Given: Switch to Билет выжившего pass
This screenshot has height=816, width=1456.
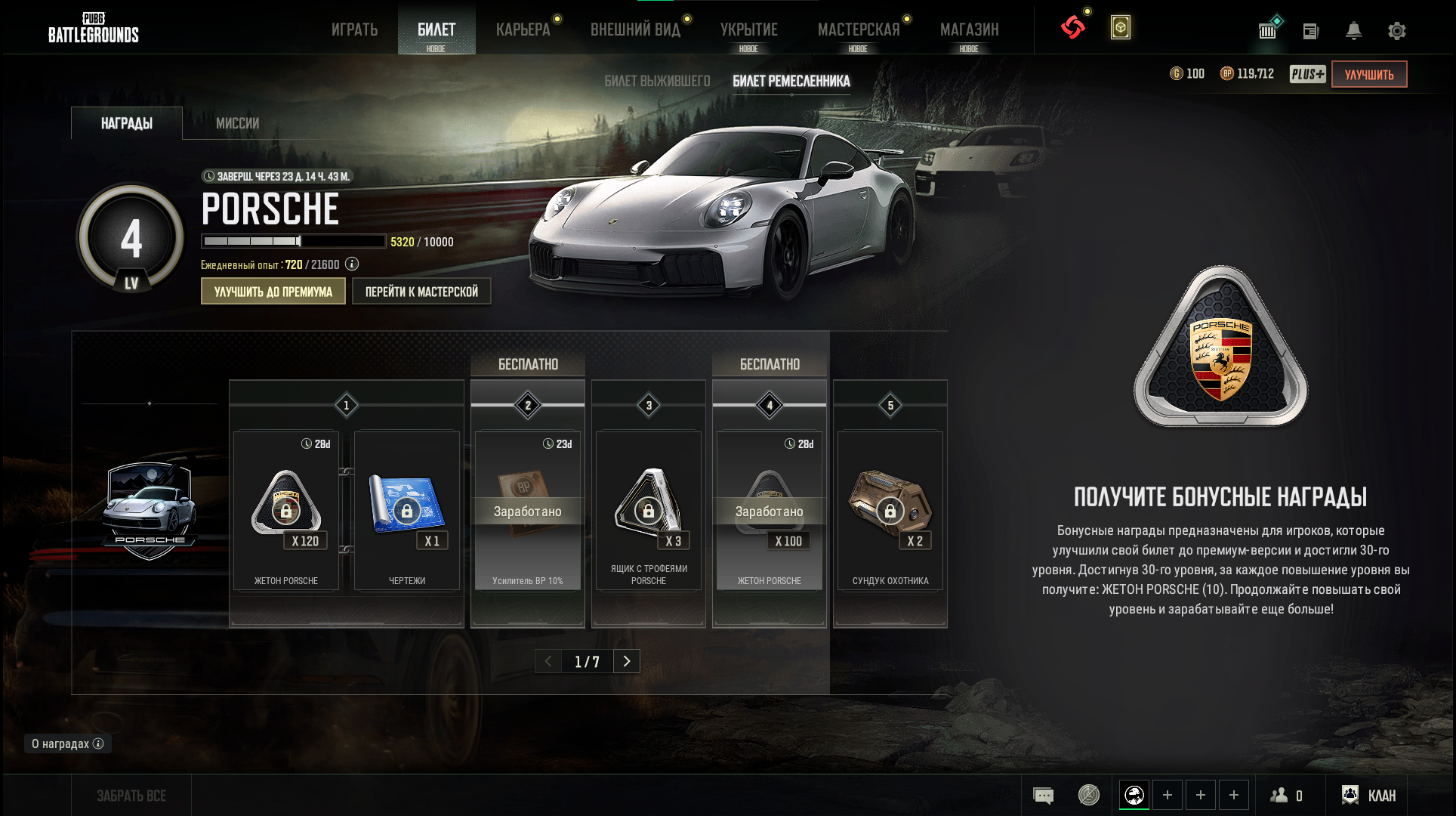Looking at the screenshot, I should point(657,81).
